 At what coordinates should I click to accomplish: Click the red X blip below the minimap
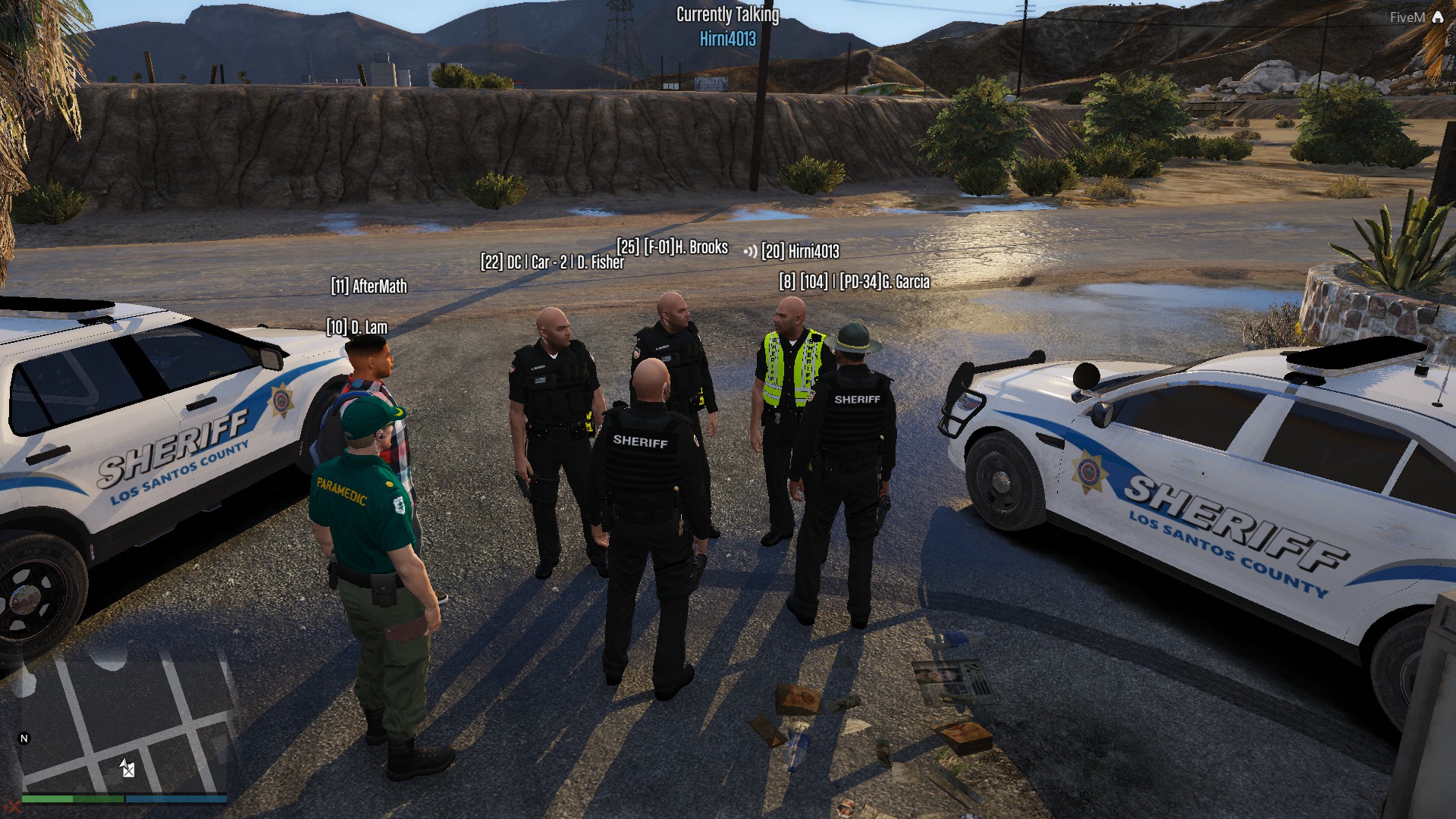point(15,808)
